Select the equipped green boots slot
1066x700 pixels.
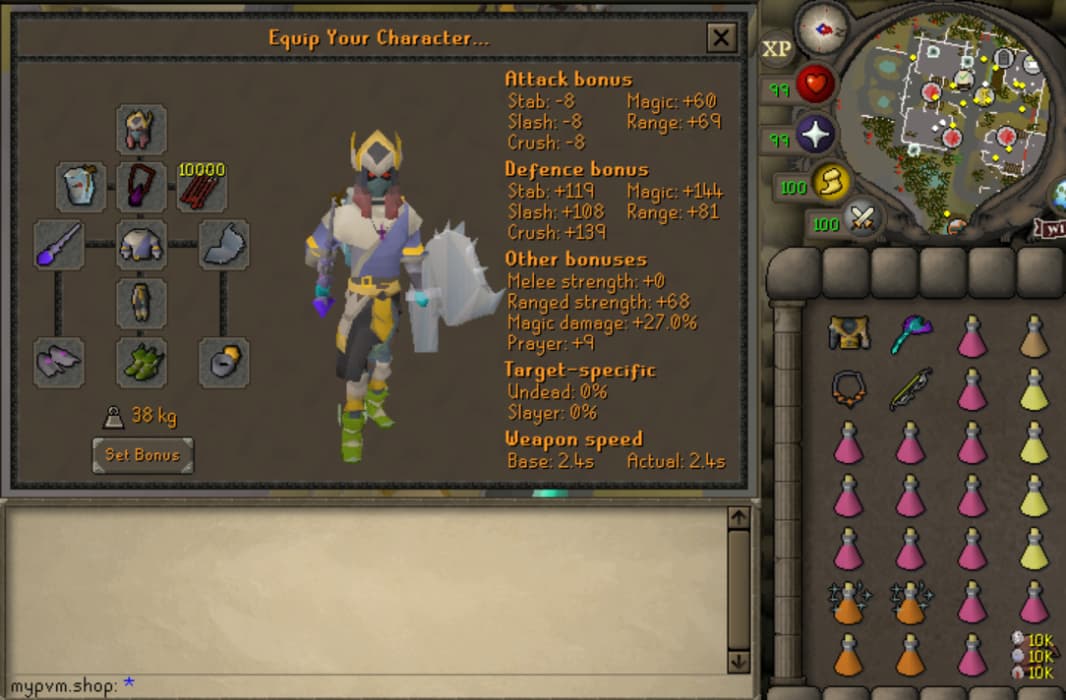141,362
